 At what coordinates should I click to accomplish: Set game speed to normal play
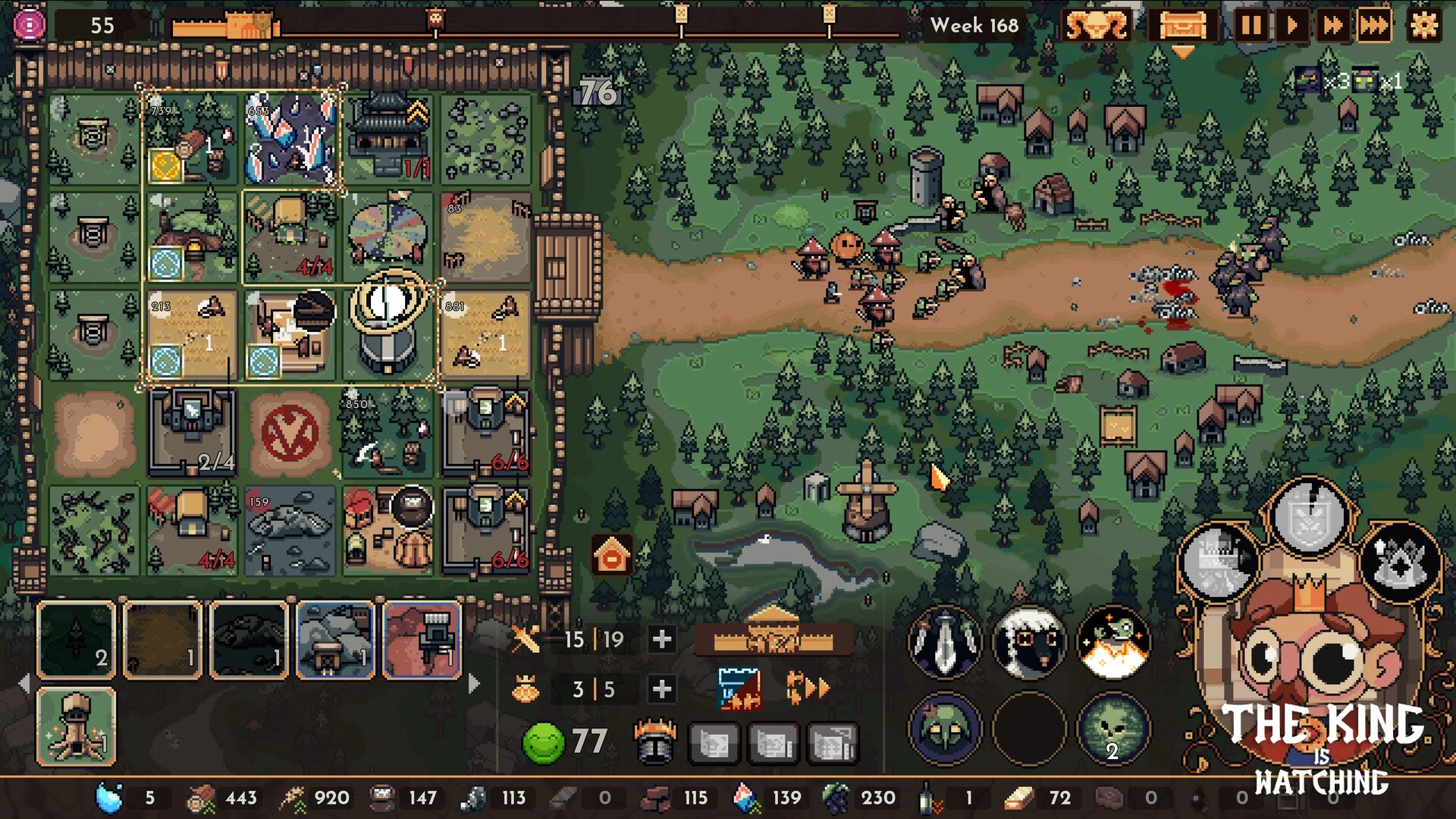click(1291, 26)
